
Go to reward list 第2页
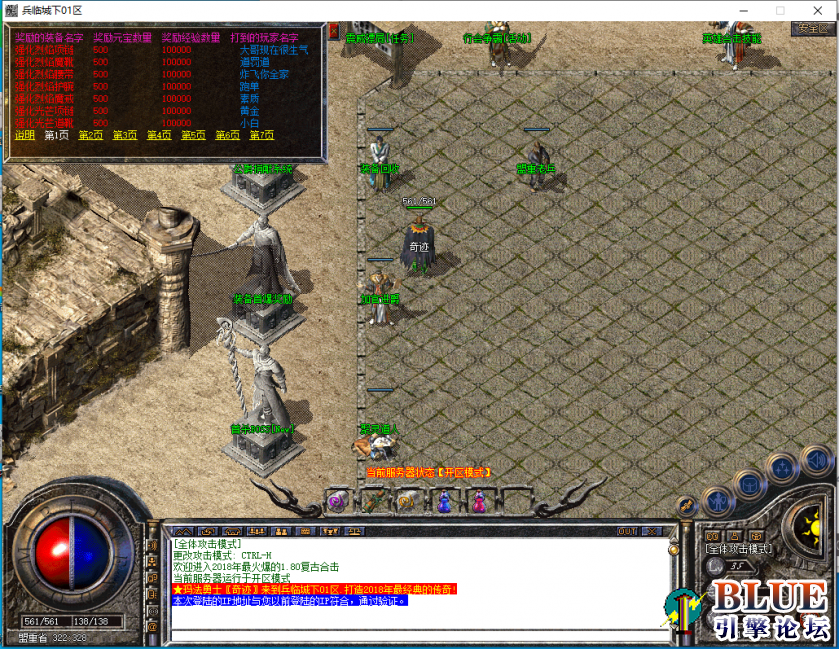tap(90, 135)
